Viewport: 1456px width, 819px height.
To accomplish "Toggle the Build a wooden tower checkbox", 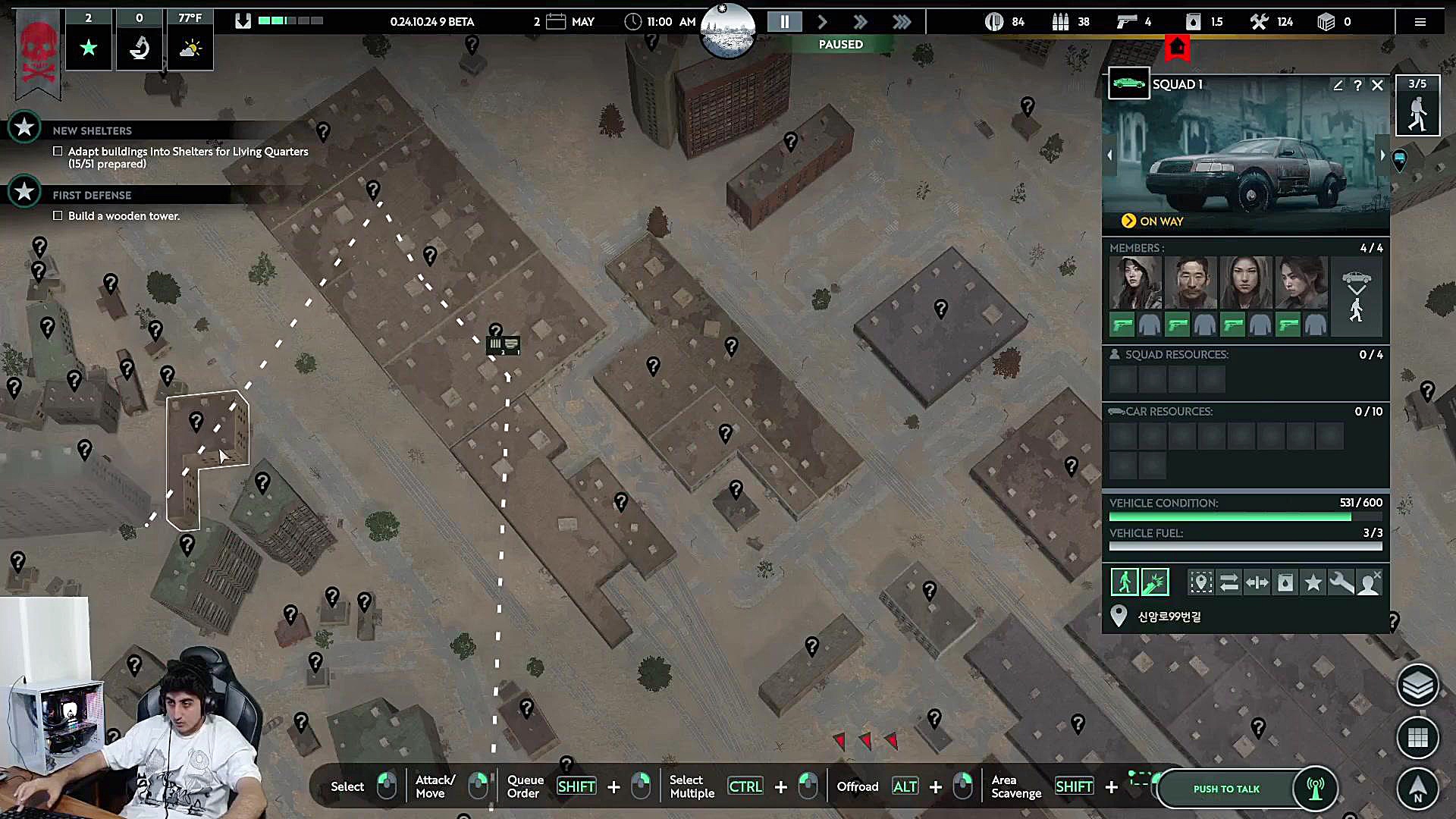I will pyautogui.click(x=58, y=216).
